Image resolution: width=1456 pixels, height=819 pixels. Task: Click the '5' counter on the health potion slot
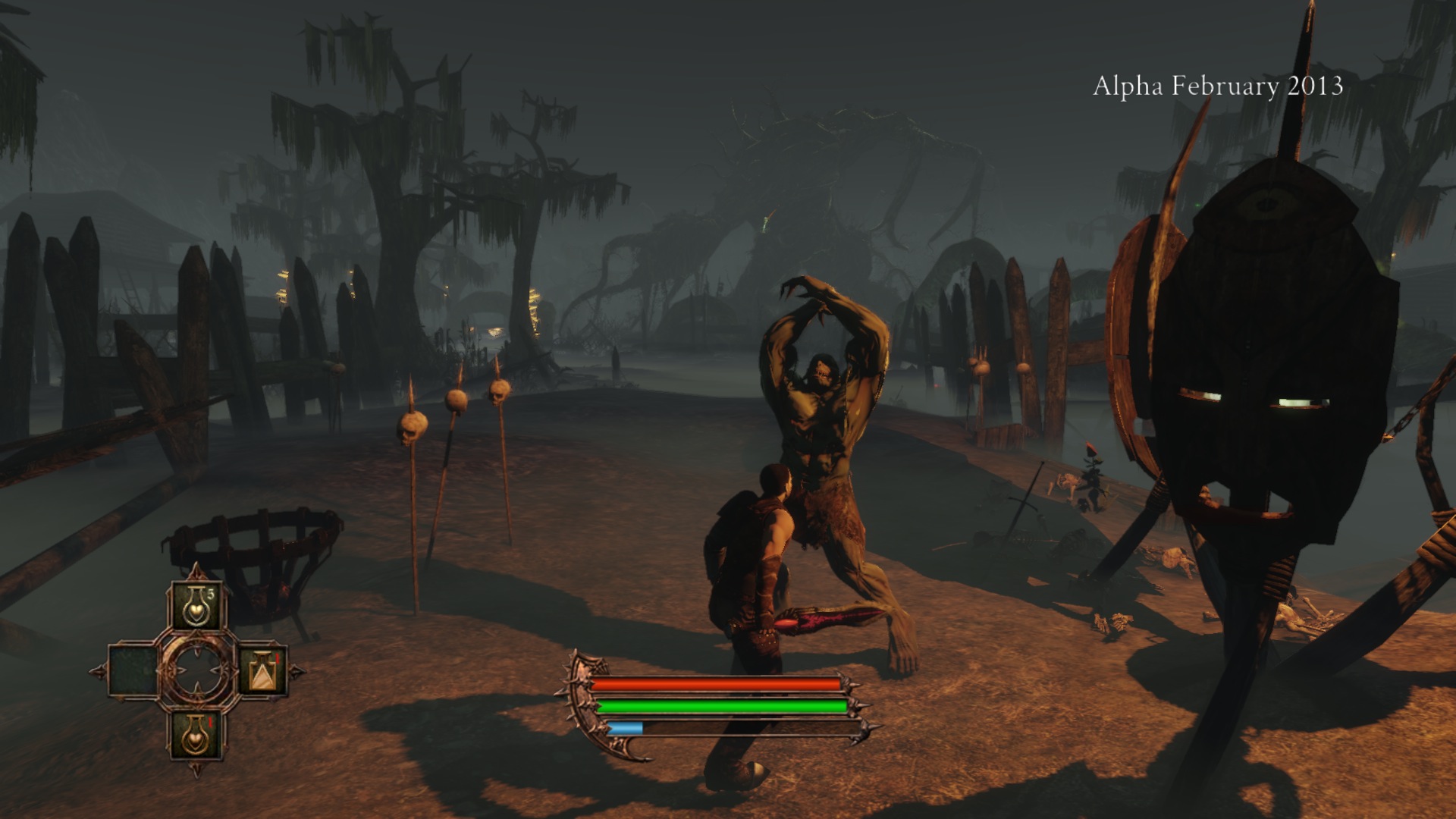point(212,594)
